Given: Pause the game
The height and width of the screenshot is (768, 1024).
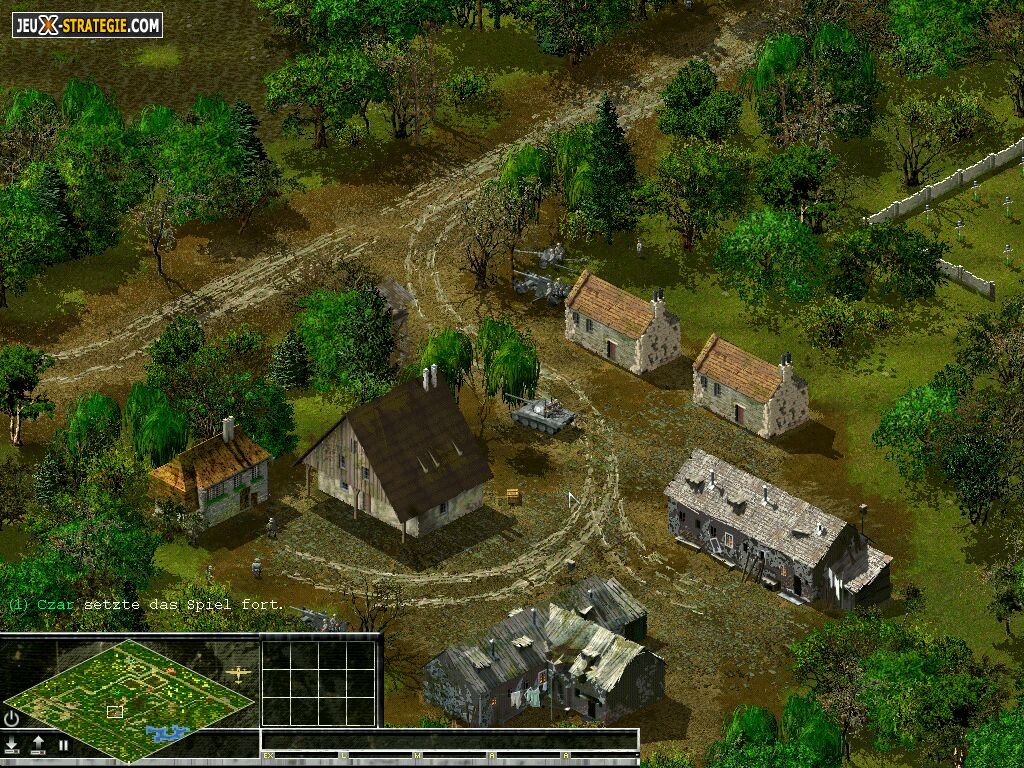Looking at the screenshot, I should 63,744.
